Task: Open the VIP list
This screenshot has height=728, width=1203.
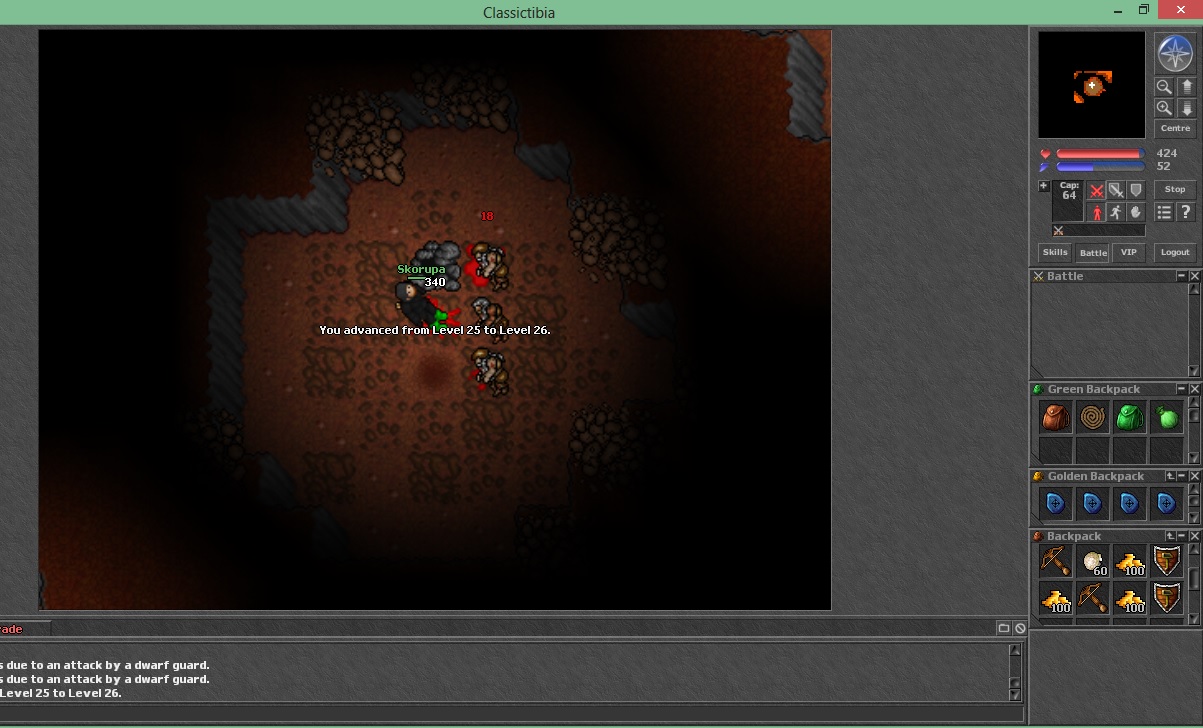Action: 1129,253
